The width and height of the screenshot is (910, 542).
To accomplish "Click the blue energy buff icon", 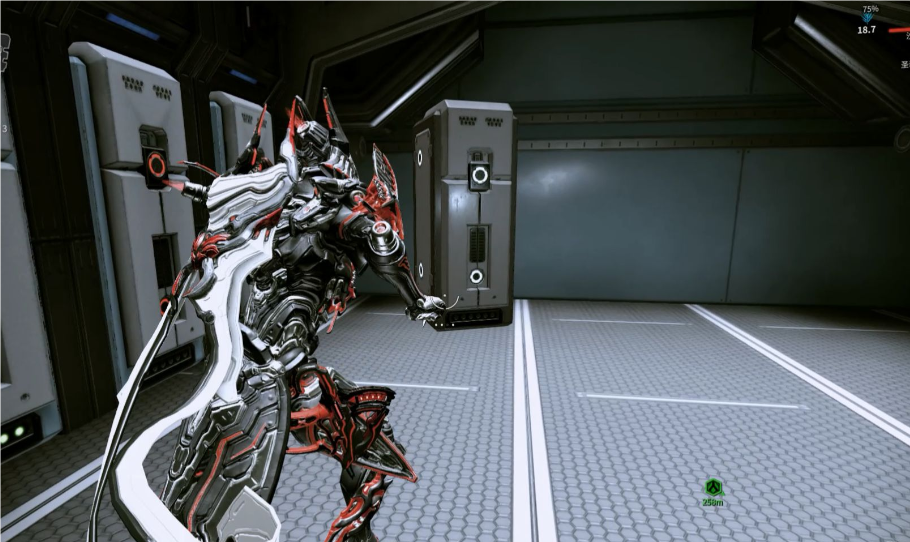I will point(868,18).
